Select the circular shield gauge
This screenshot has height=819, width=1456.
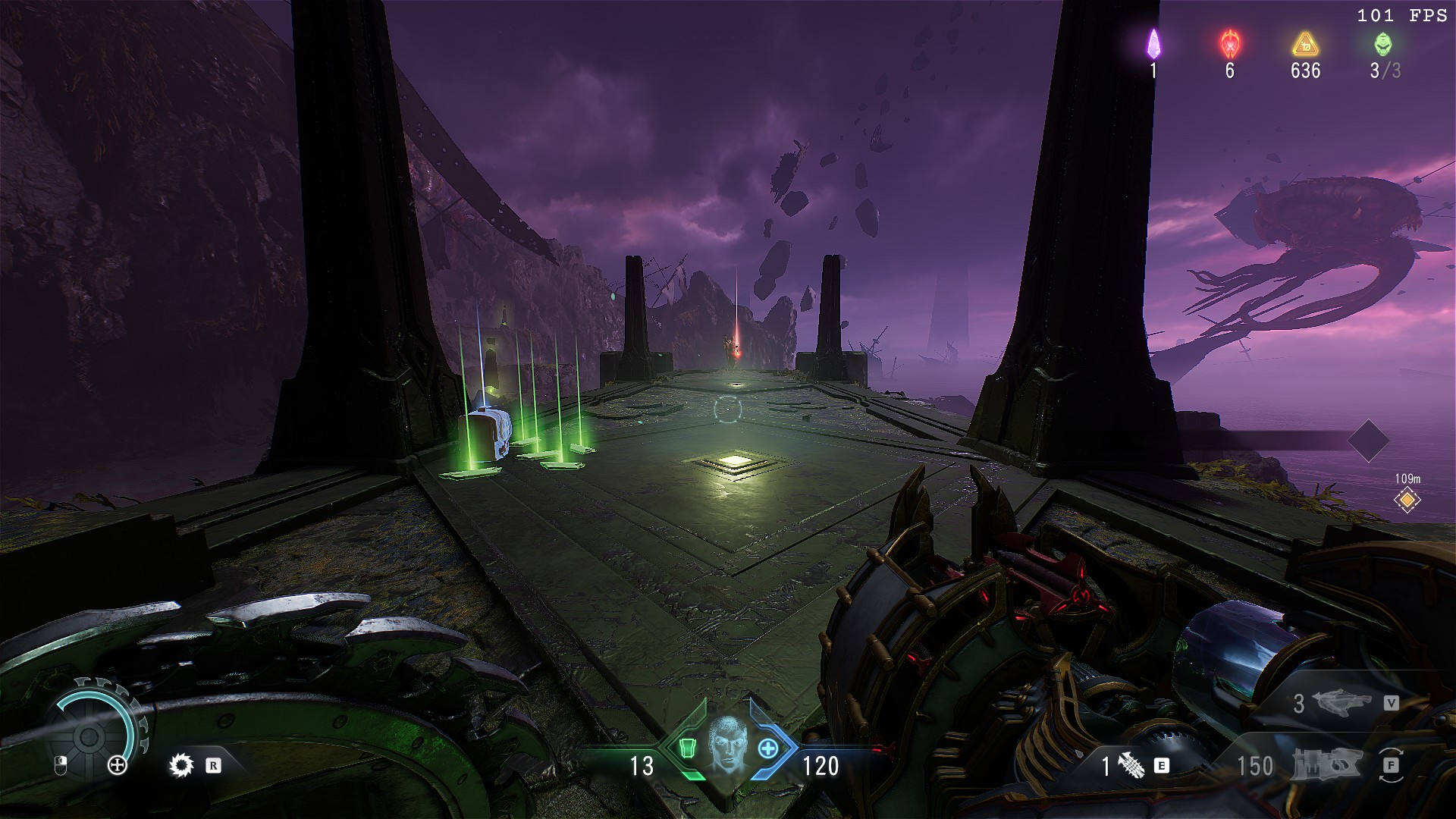tap(89, 734)
